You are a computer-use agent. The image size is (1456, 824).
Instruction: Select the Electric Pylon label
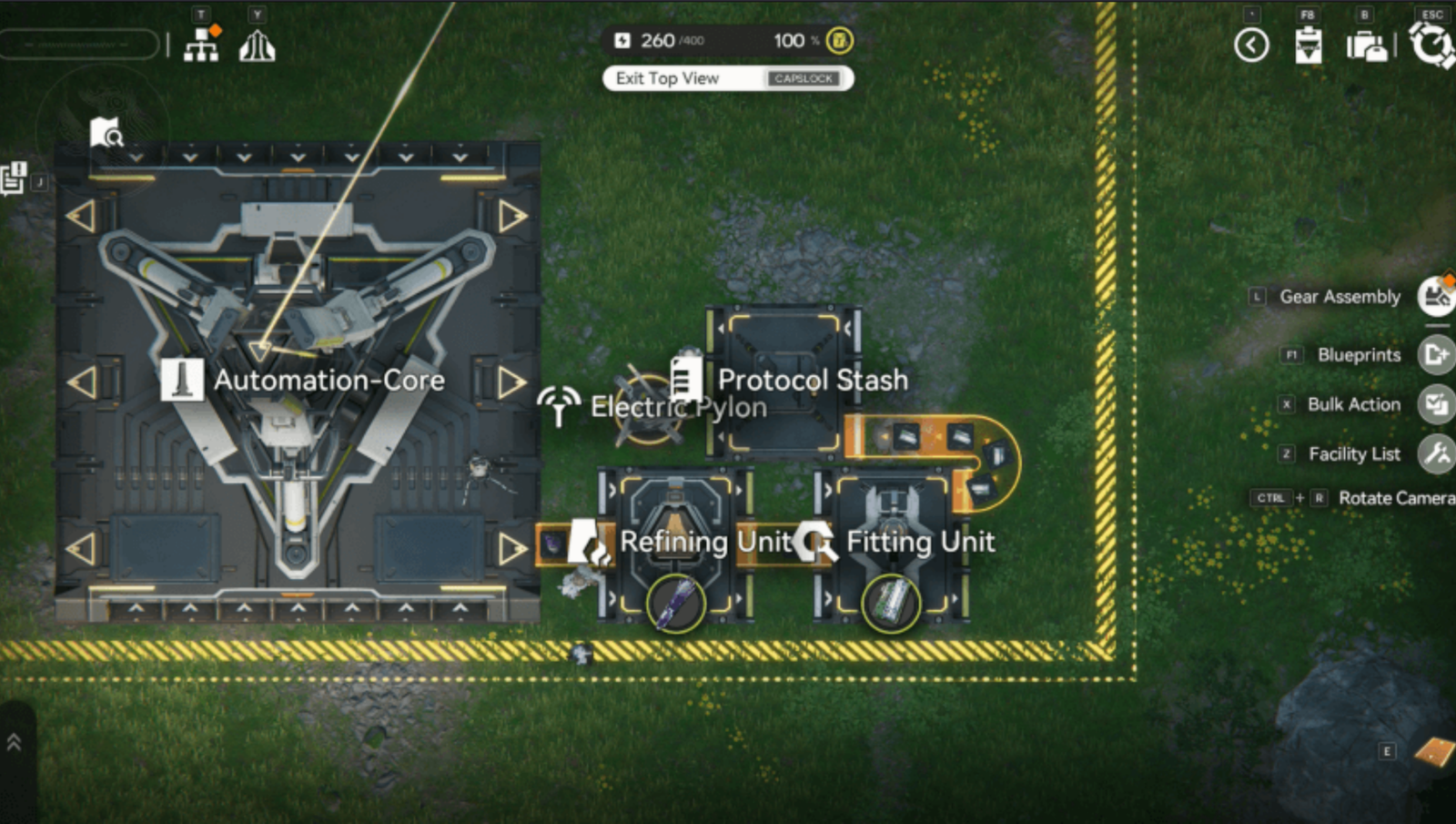678,407
